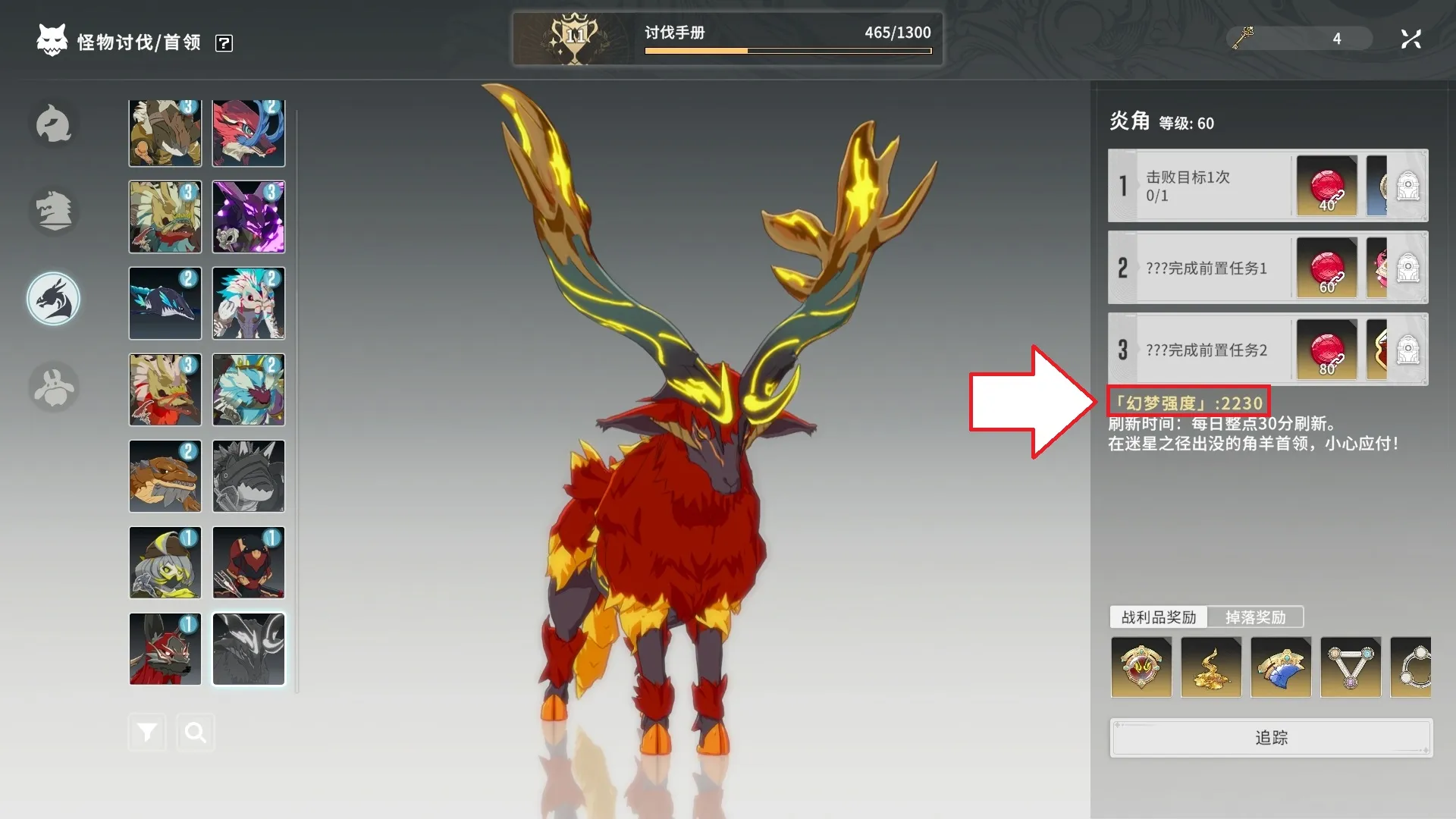The image size is (1456, 819).
Task: Choose the blue shark monster thumbnail
Action: point(165,303)
